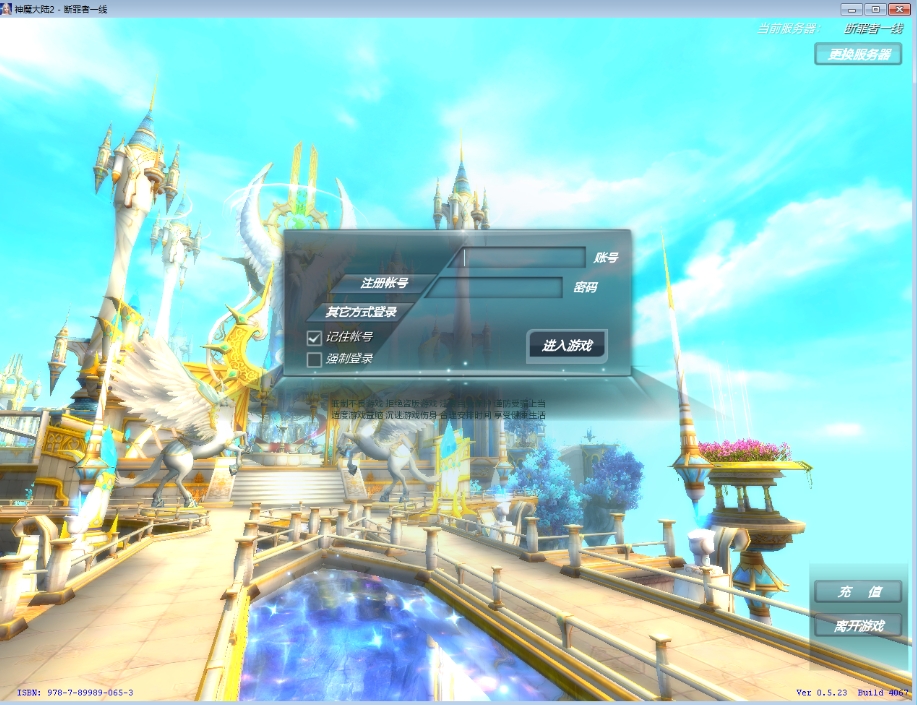Screen dimensions: 917x705
Task: Open the 充值 recharge page
Action: [x=858, y=592]
